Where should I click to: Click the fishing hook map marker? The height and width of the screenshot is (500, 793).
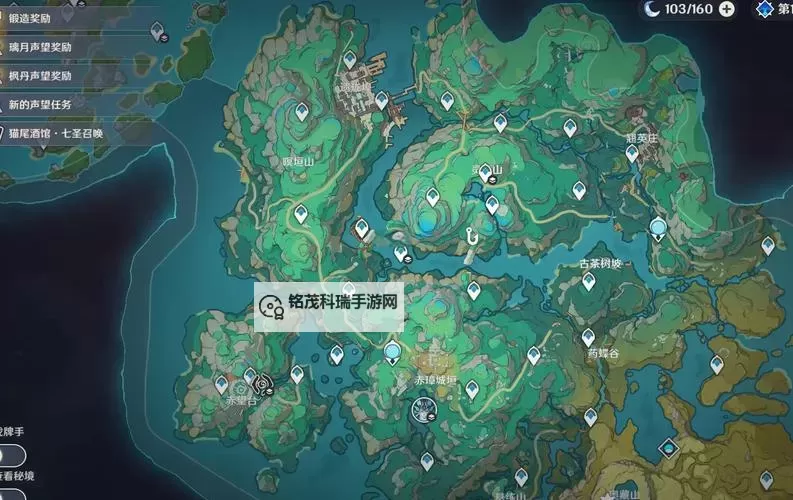[467, 236]
